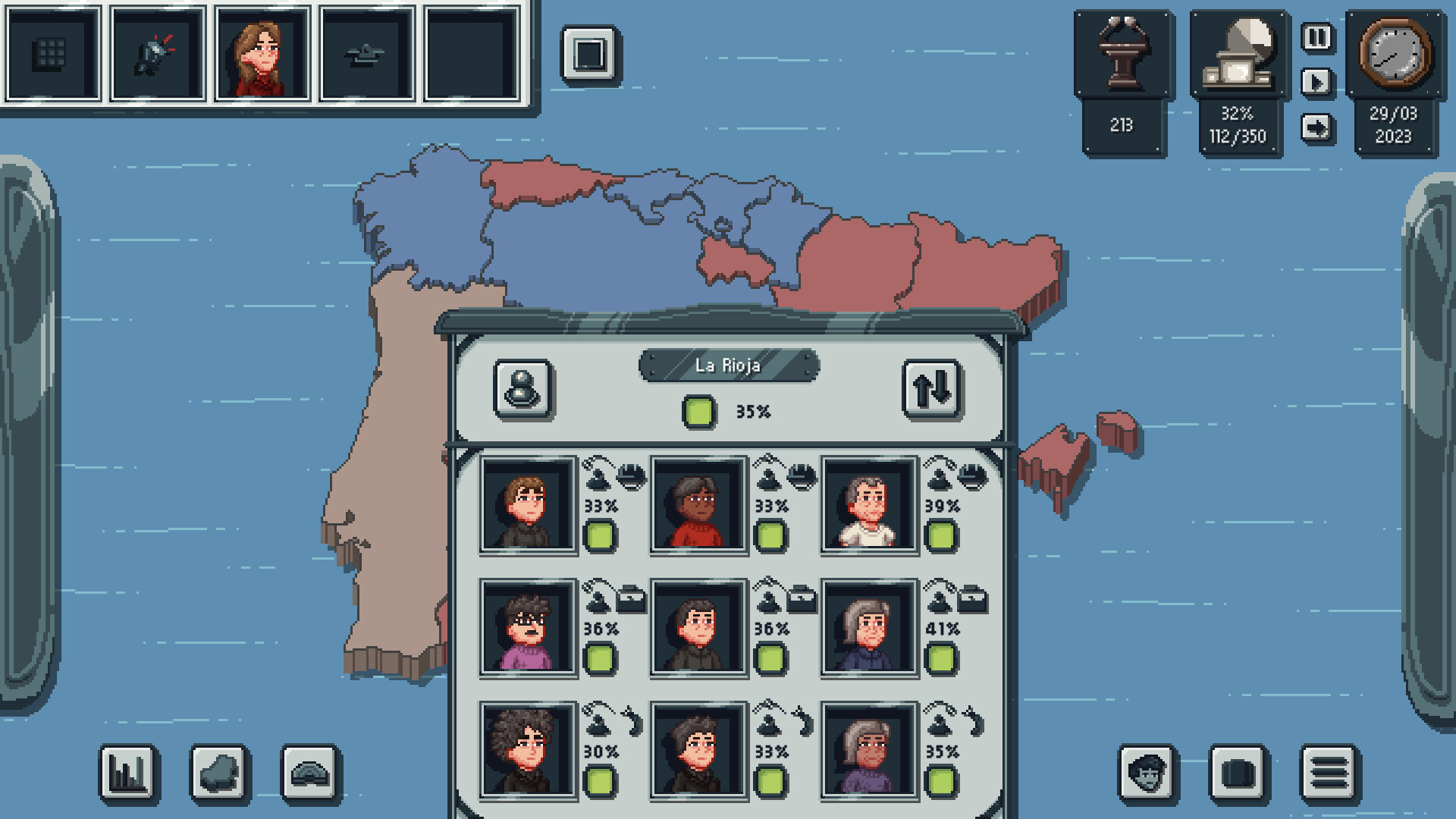The width and height of the screenshot is (1456, 819).
Task: Select the person icon in the La Rioja panel
Action: (x=522, y=388)
